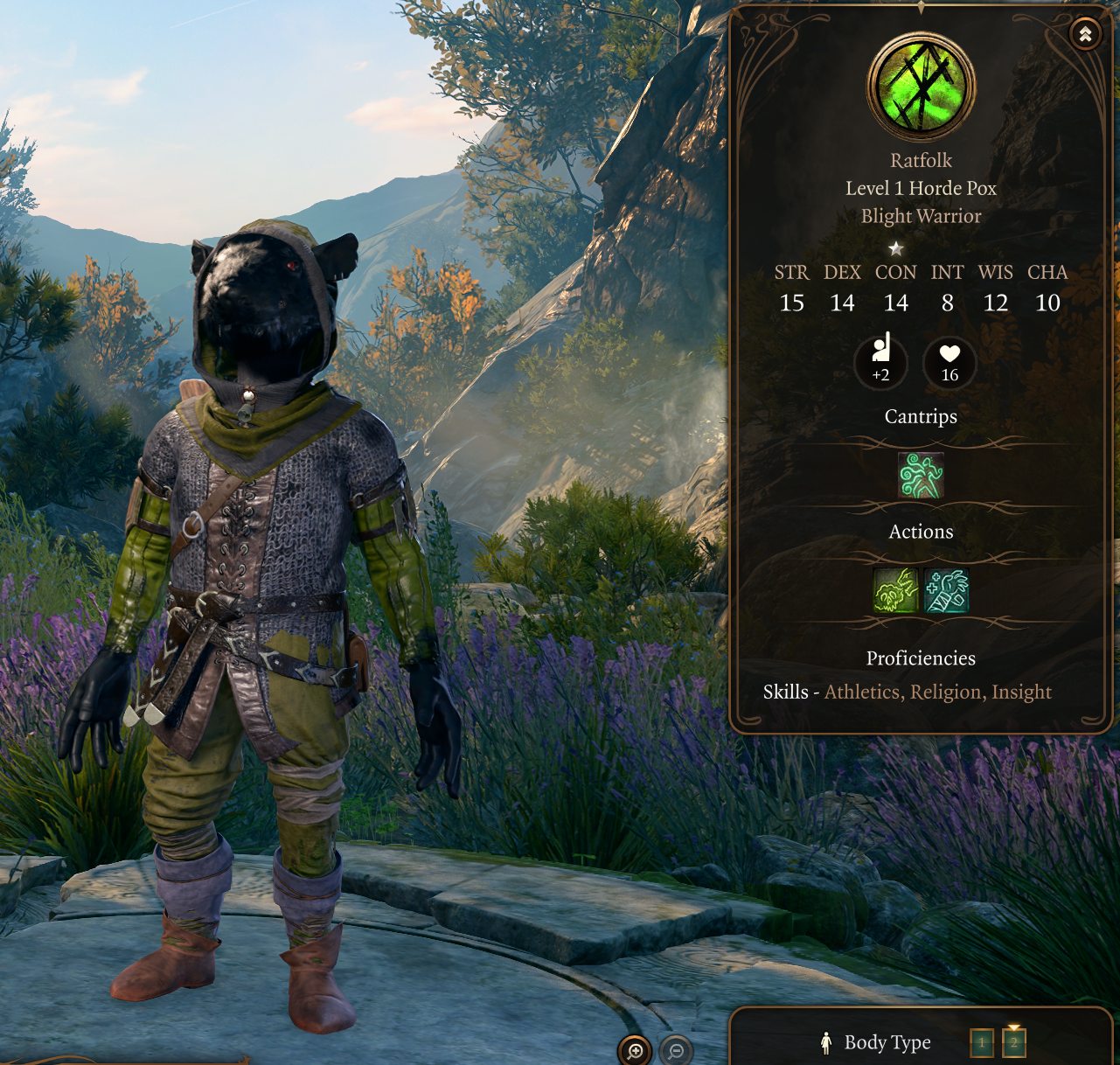Click the heart hit points icon
This screenshot has height=1065, width=1120.
coord(950,361)
